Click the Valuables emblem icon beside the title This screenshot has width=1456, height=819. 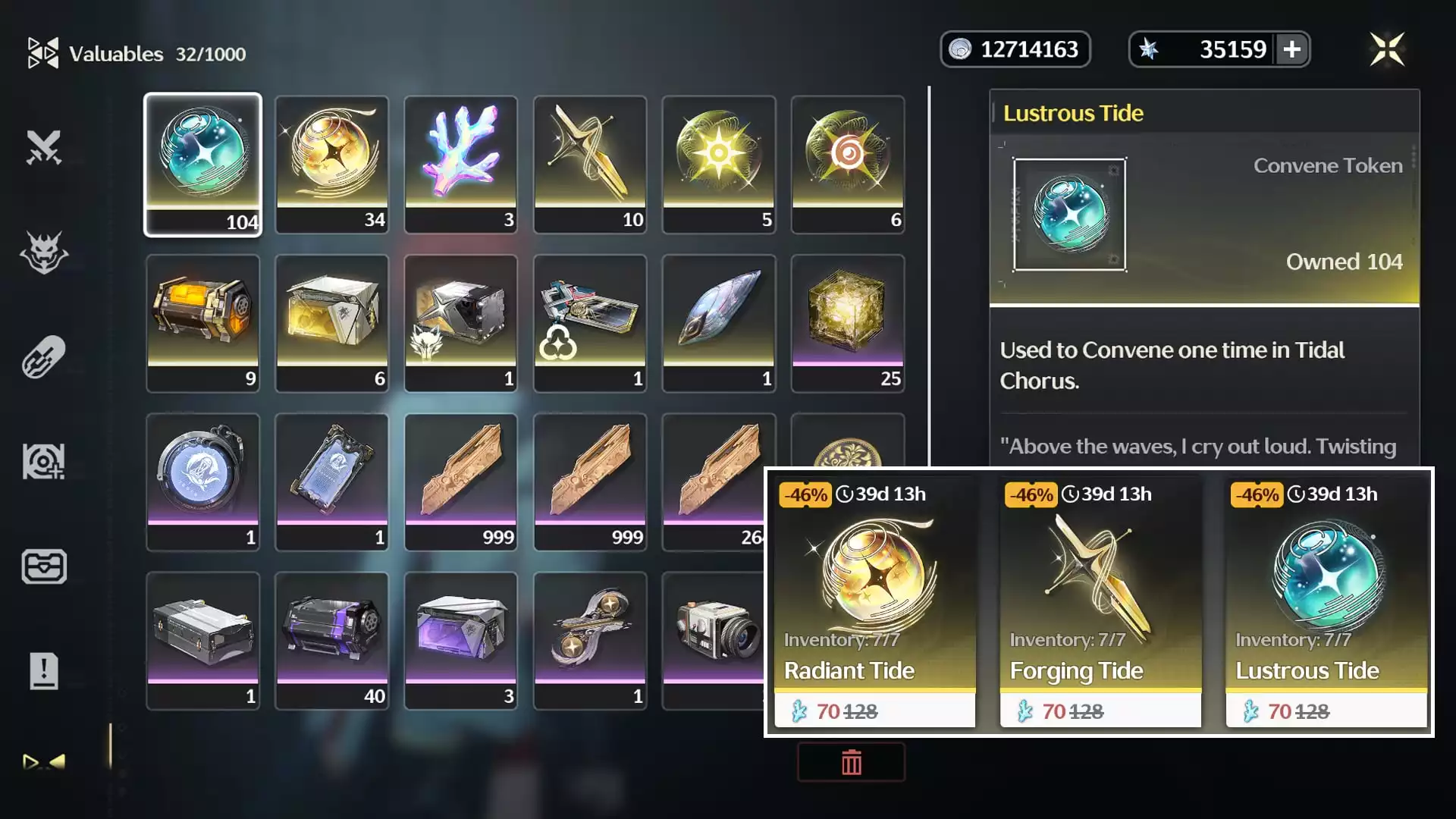click(x=43, y=52)
